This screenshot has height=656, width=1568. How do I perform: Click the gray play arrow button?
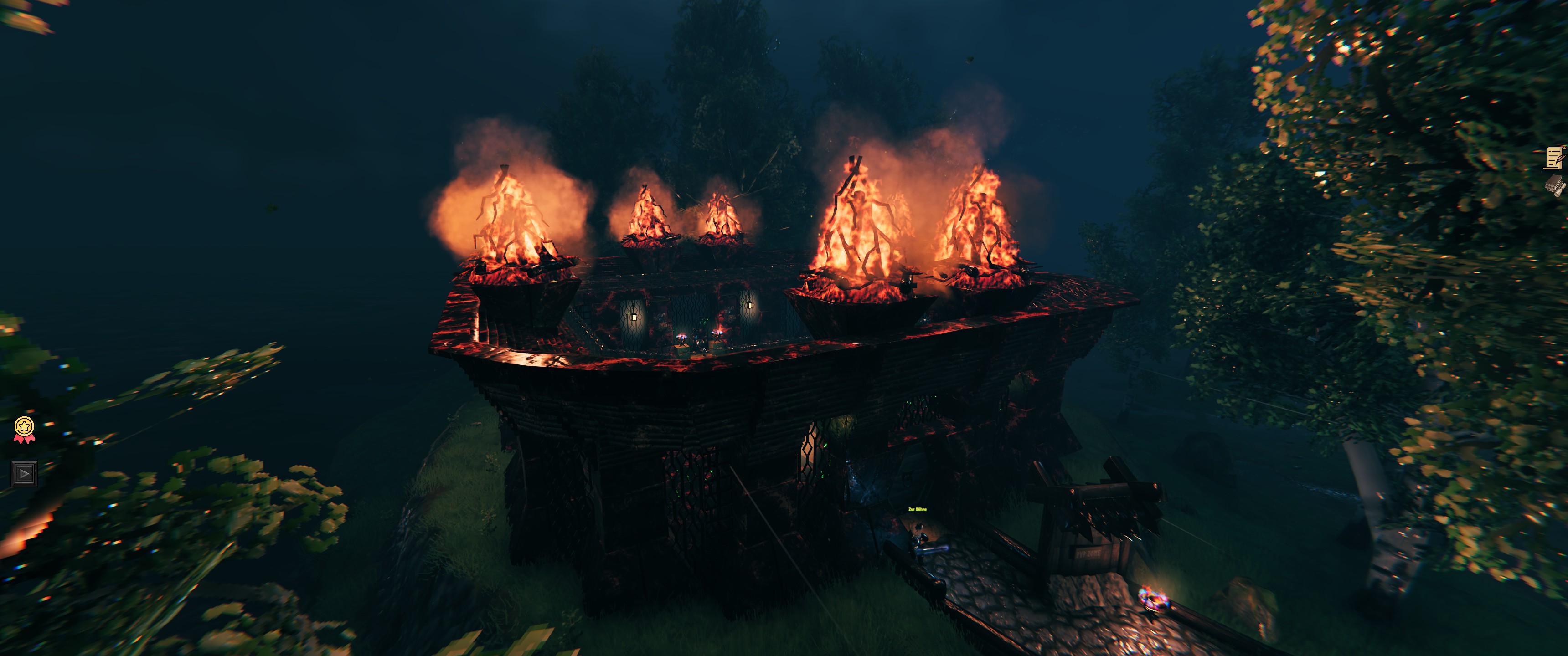[24, 473]
